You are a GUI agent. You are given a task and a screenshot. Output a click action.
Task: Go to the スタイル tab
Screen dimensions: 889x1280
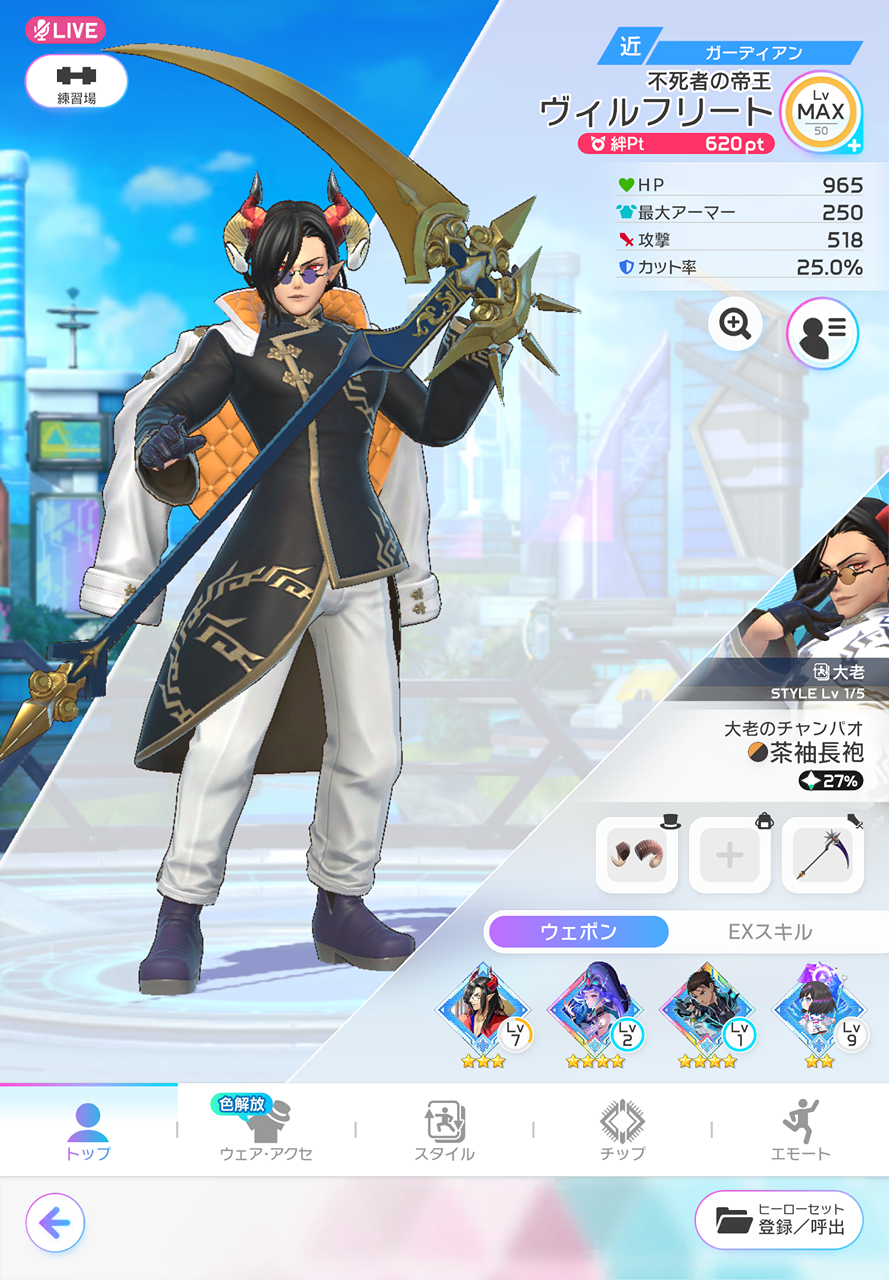point(444,1130)
